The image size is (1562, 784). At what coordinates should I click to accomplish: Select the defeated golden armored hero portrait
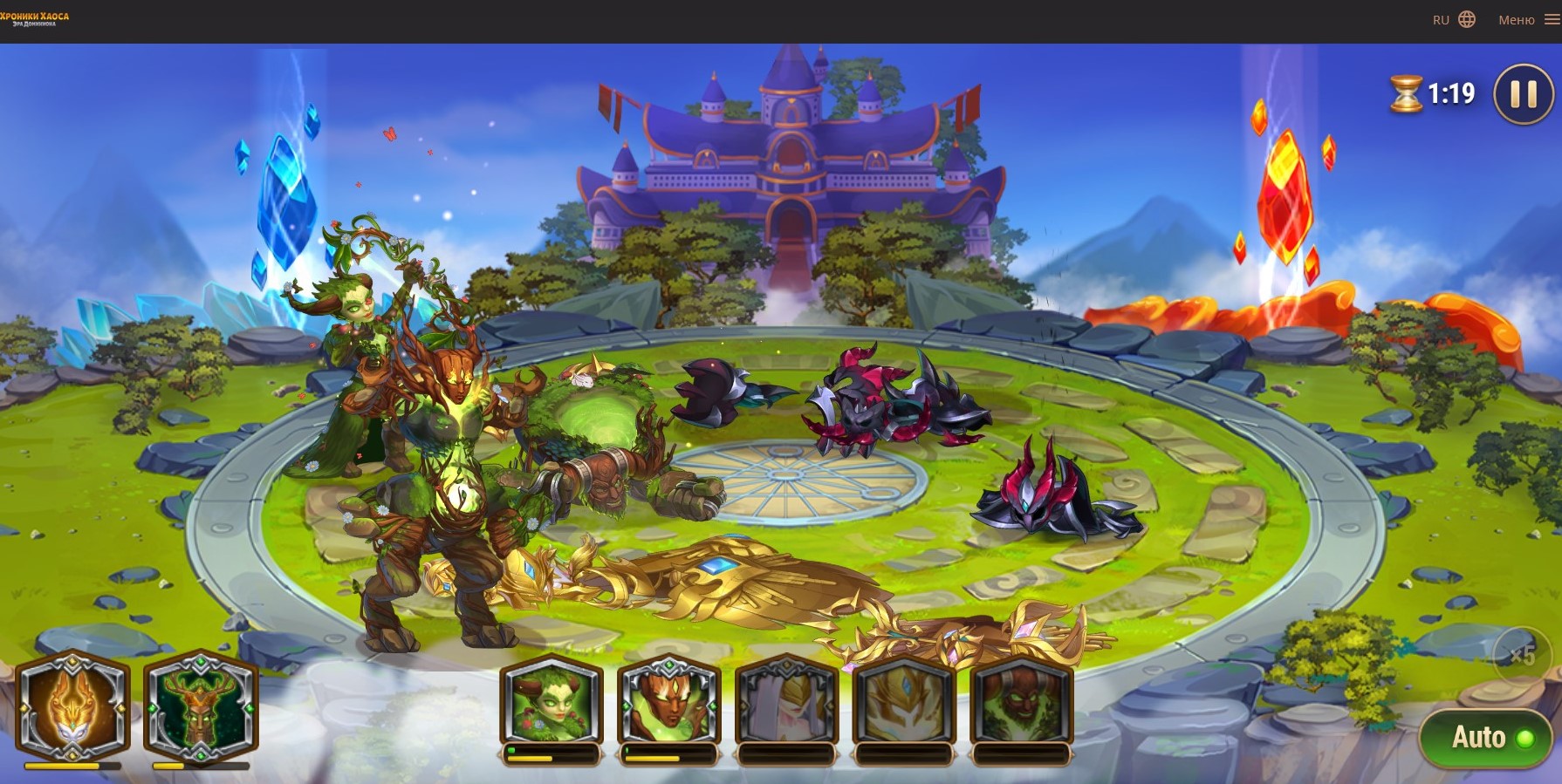pyautogui.click(x=904, y=704)
